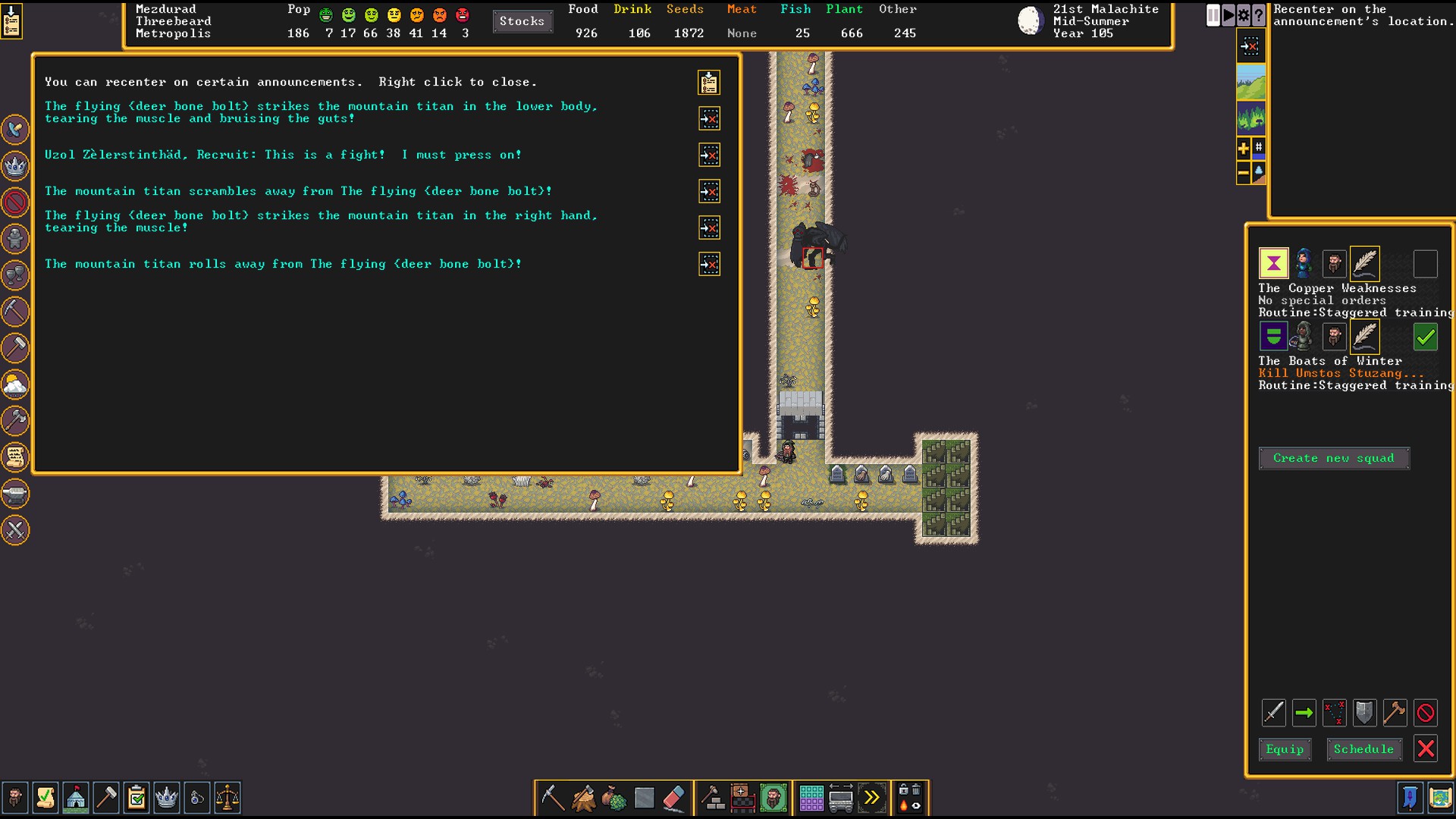Give the sword attack order
Viewport: 1456px width, 819px height.
coord(1274,713)
